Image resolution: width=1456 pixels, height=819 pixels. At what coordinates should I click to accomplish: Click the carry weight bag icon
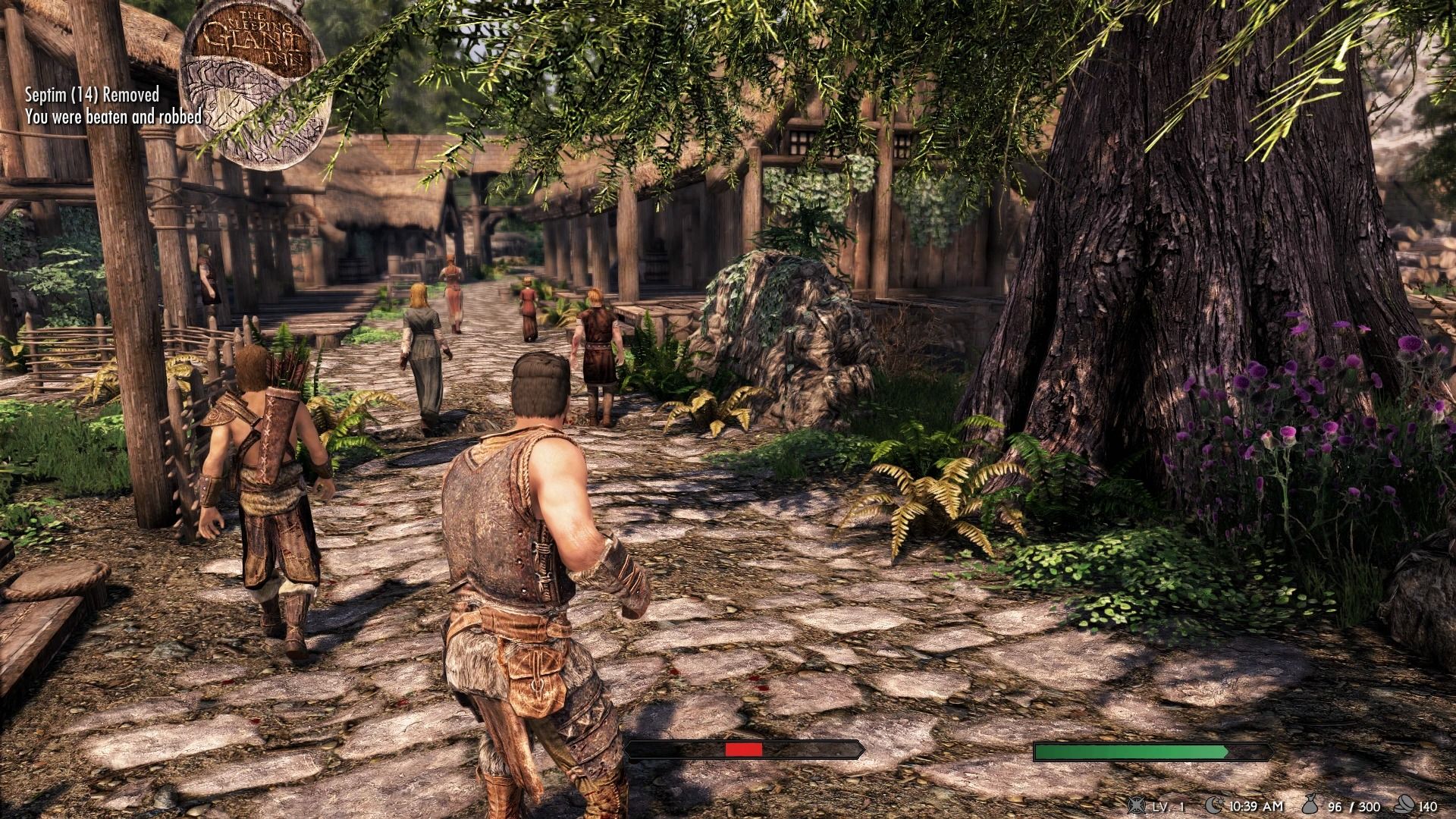point(1308,806)
